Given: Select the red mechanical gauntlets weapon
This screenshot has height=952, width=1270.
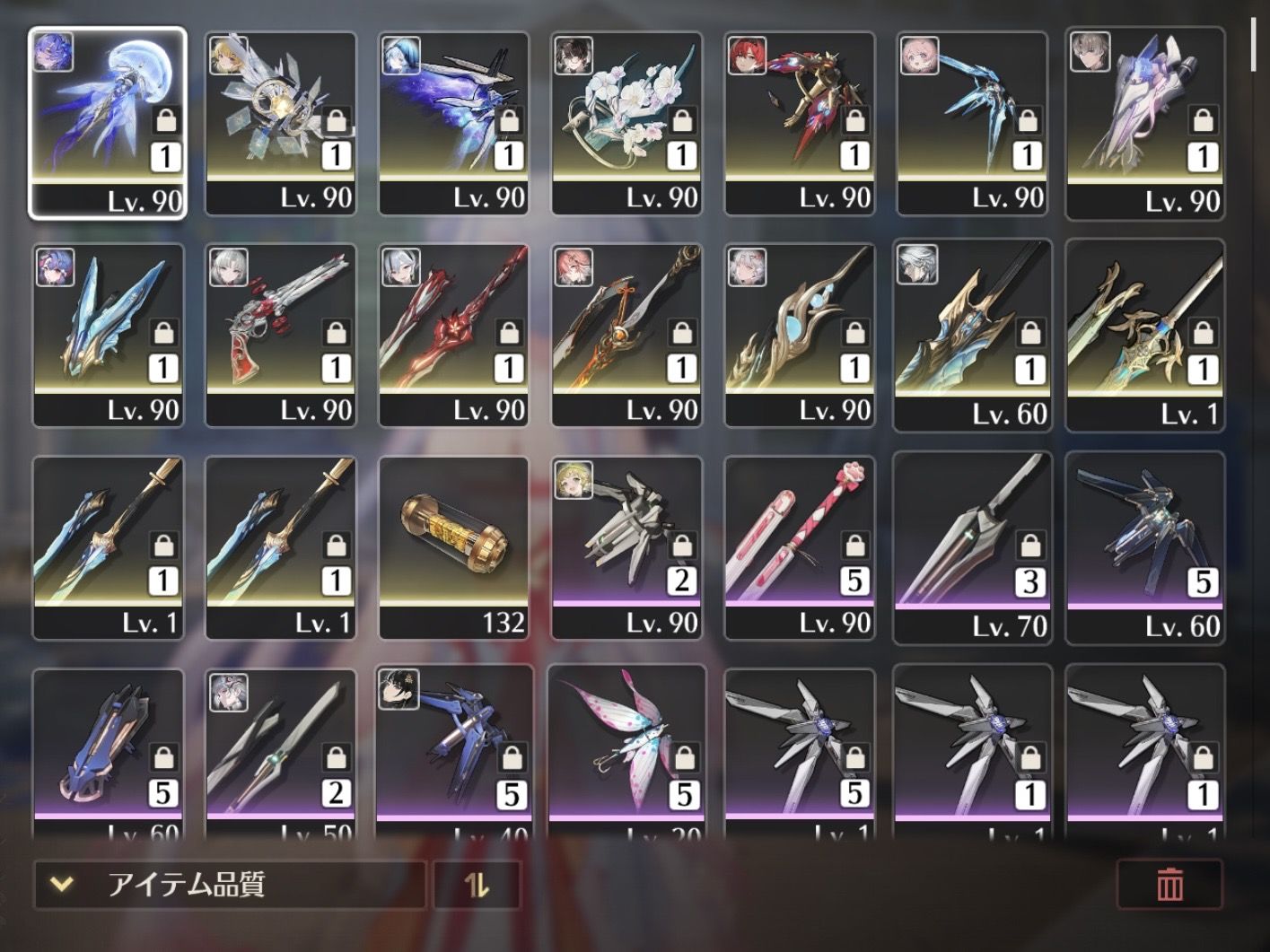Looking at the screenshot, I should (x=799, y=122).
